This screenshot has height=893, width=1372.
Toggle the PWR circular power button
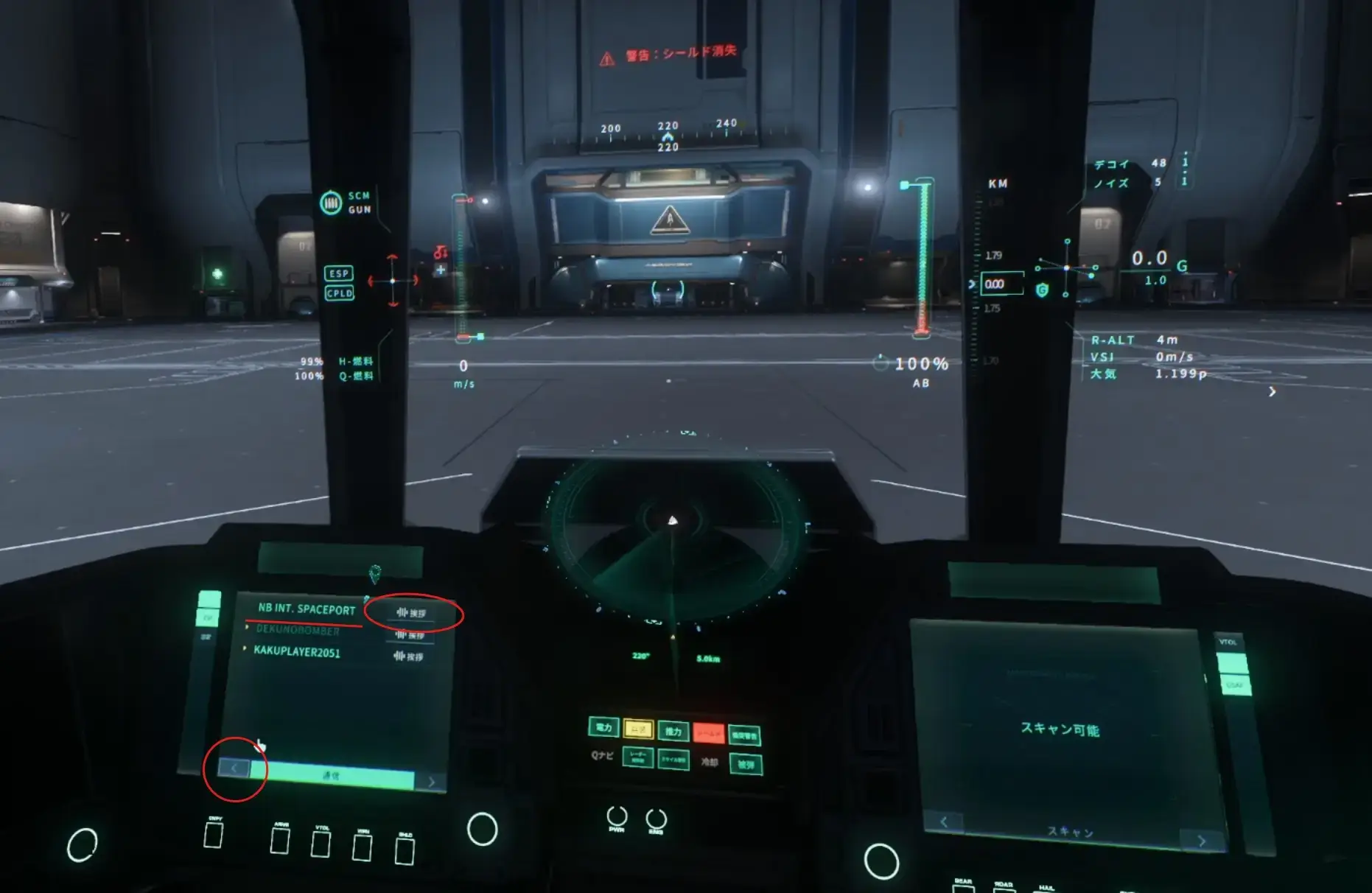[x=617, y=816]
